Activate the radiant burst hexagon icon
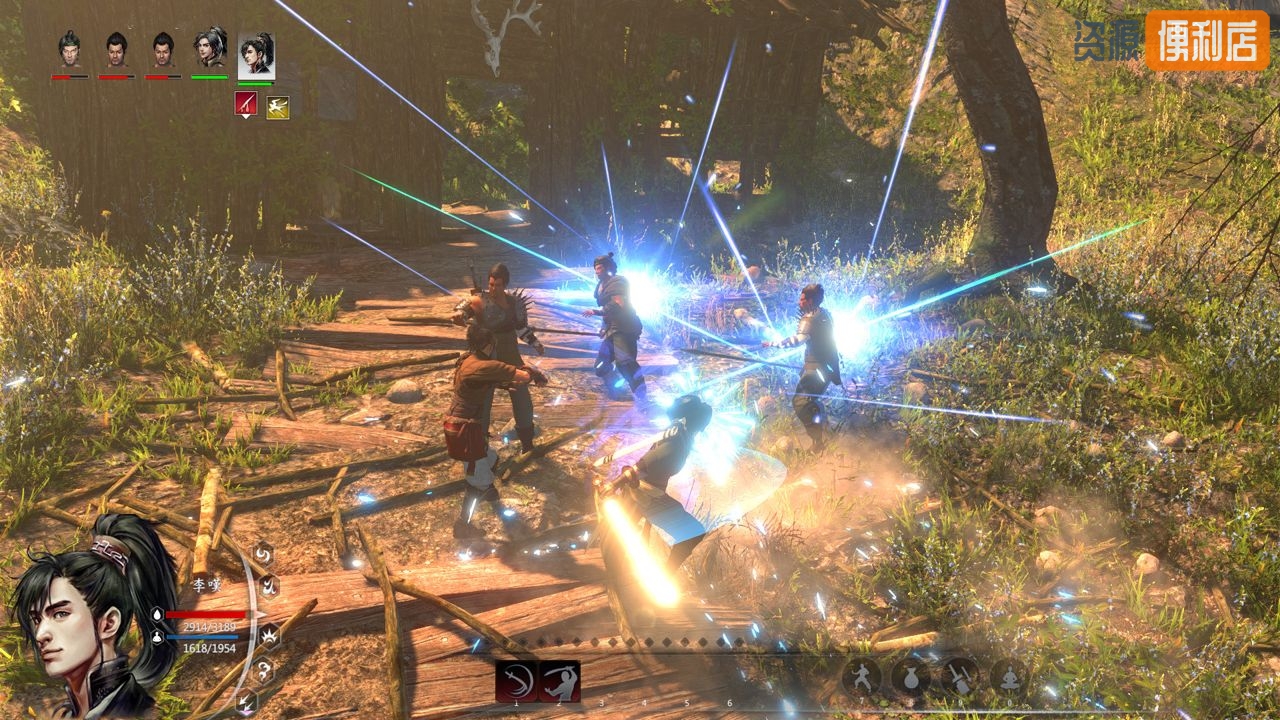 [x=269, y=635]
